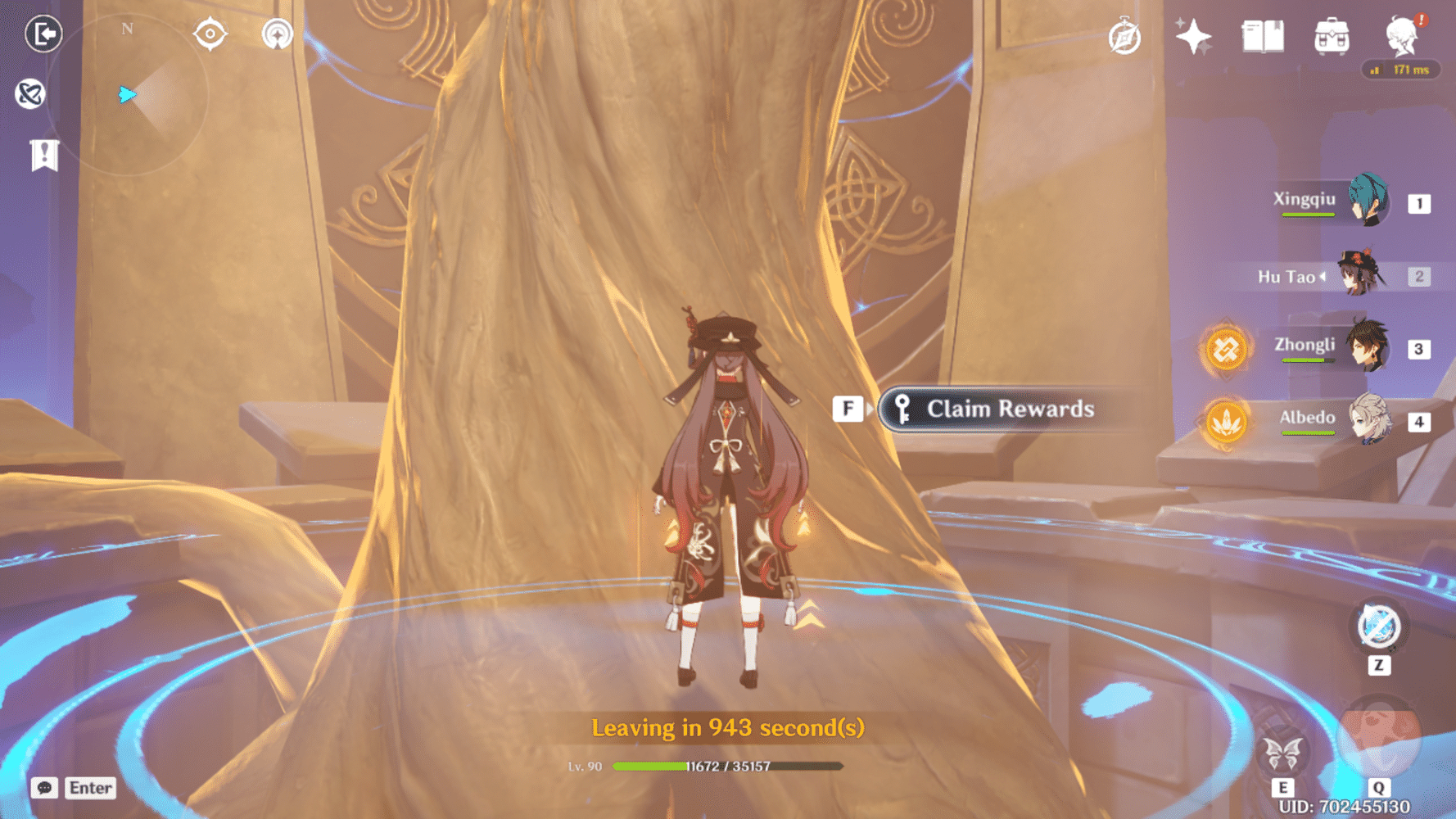Open the Wish menu via star icon
Screen dimensions: 1456x819
(1192, 36)
